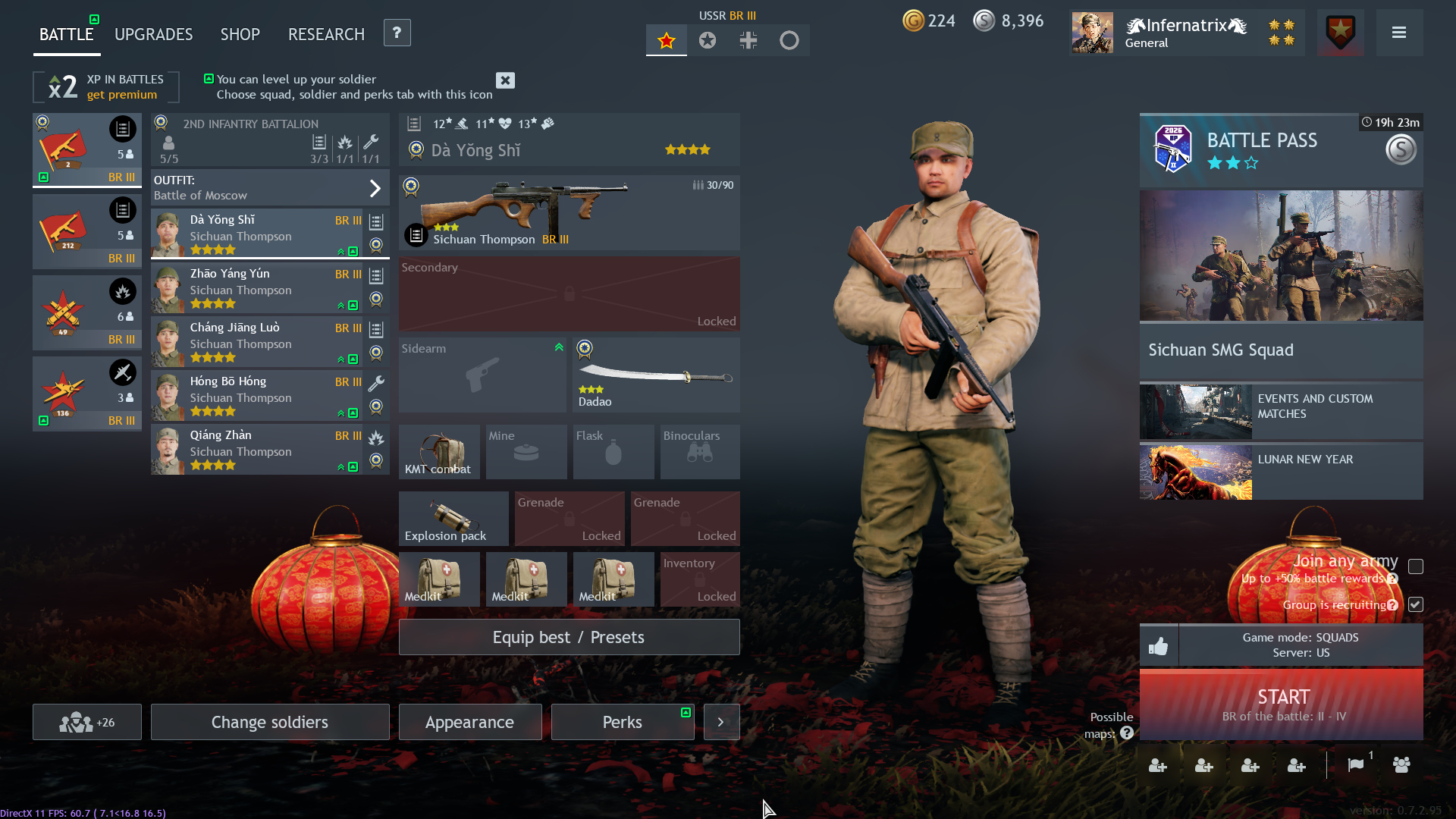Go to the Research tab
Viewport: 1456px width, 819px height.
tap(326, 34)
